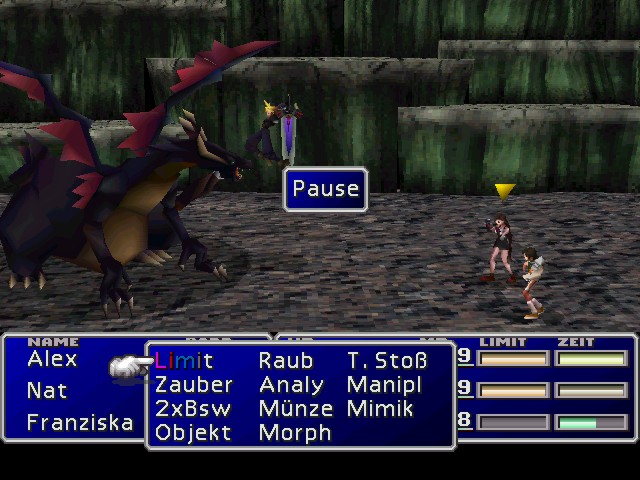
Task: Open the Objekt item menu
Action: pos(193,433)
